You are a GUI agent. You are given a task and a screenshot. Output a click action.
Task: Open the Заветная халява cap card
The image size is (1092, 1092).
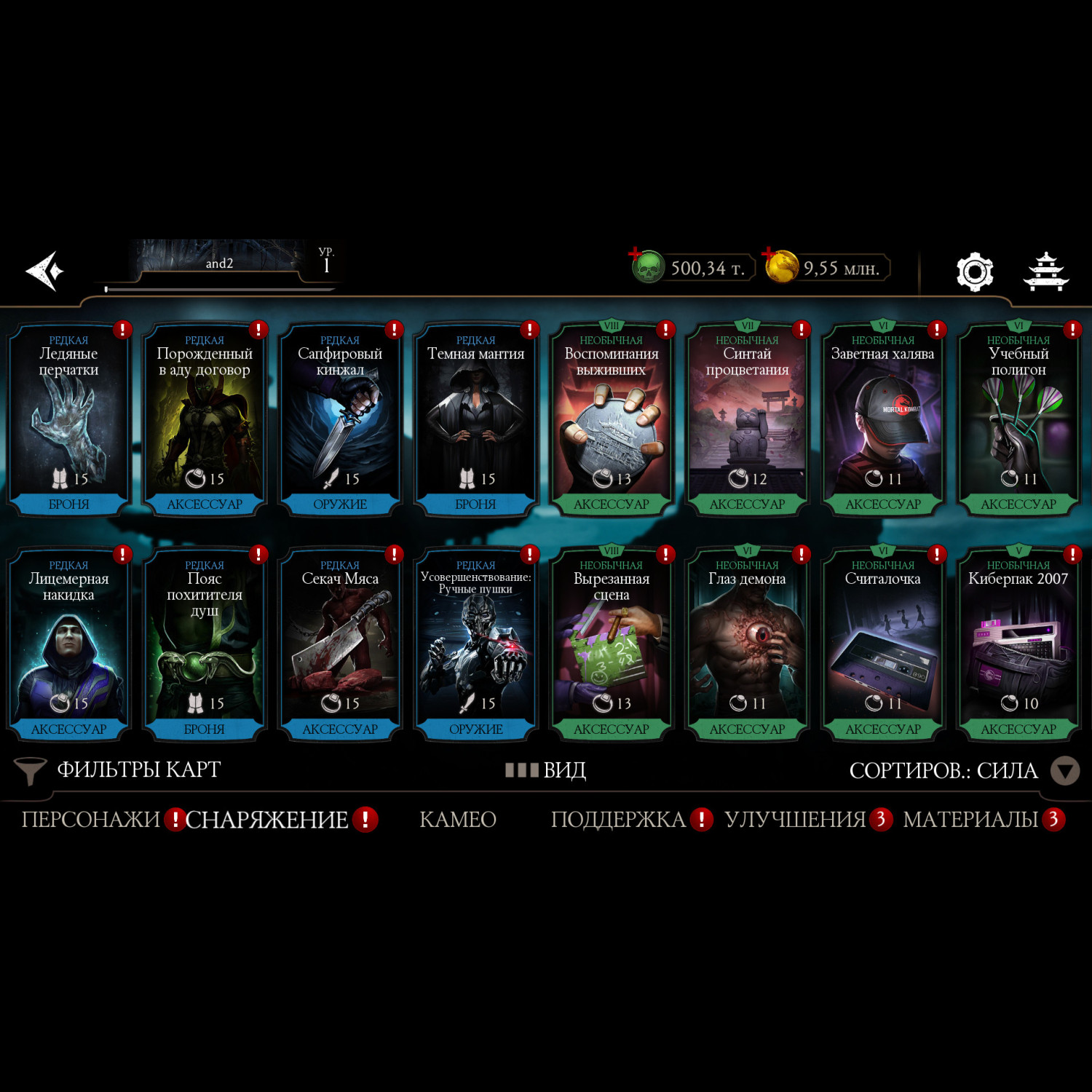coord(882,420)
